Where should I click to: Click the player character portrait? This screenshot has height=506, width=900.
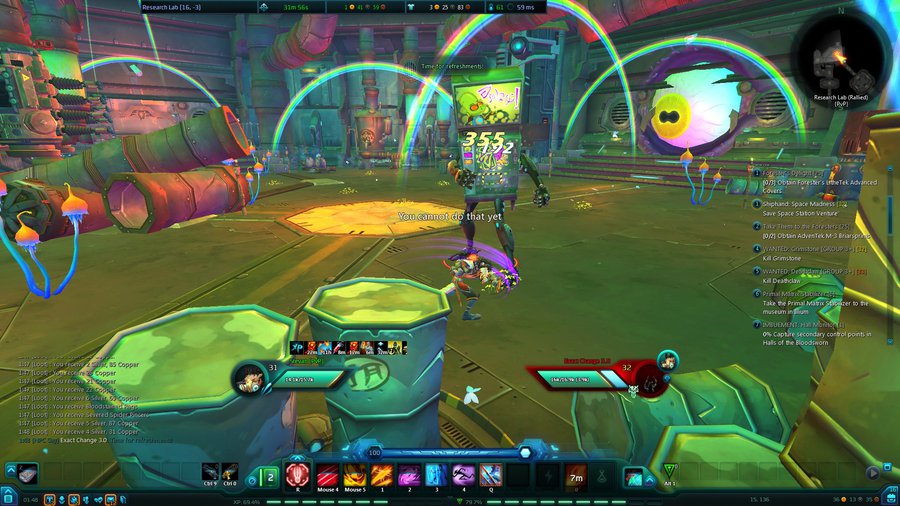click(246, 377)
